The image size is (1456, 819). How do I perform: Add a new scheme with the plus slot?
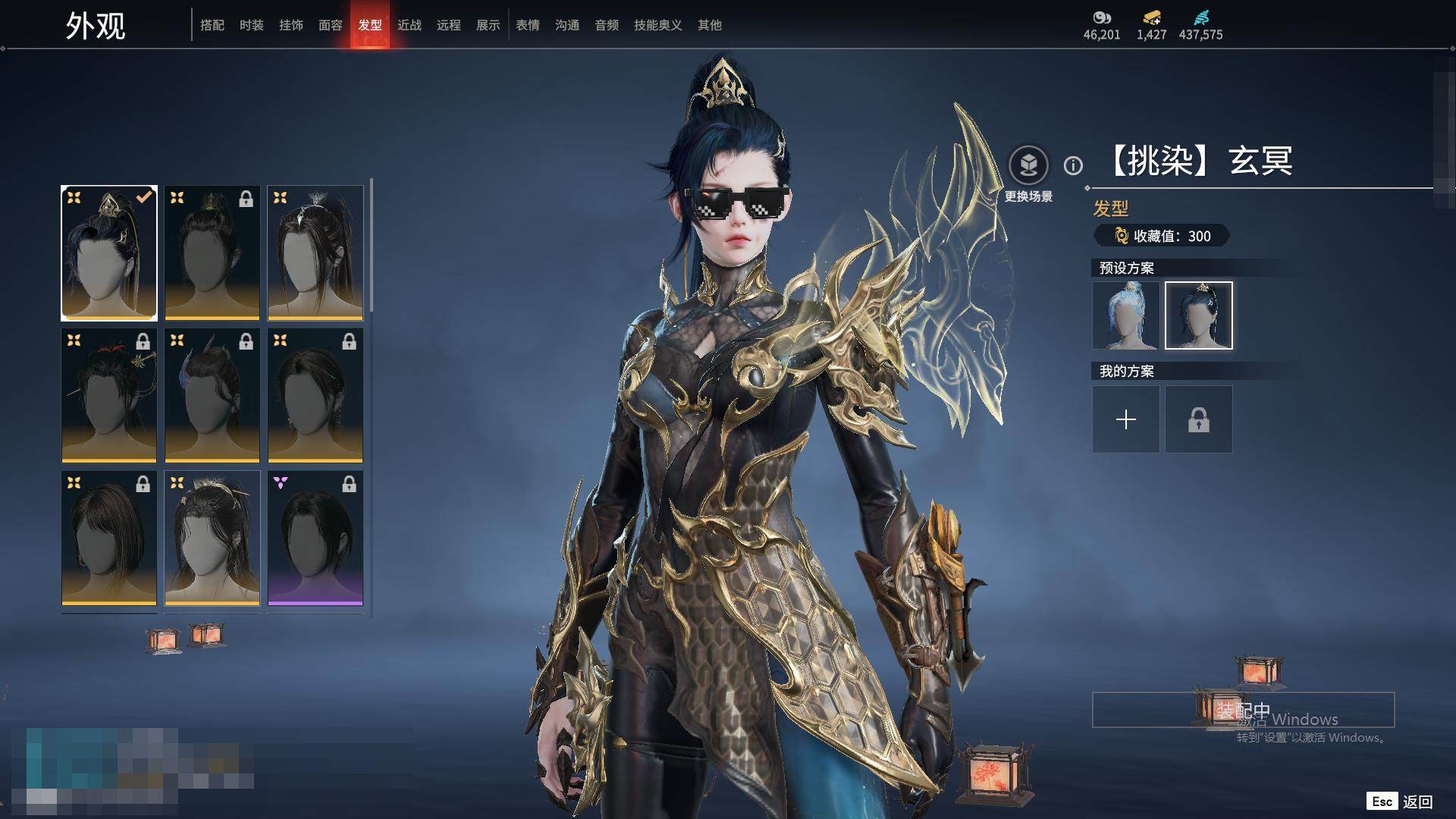pos(1126,419)
